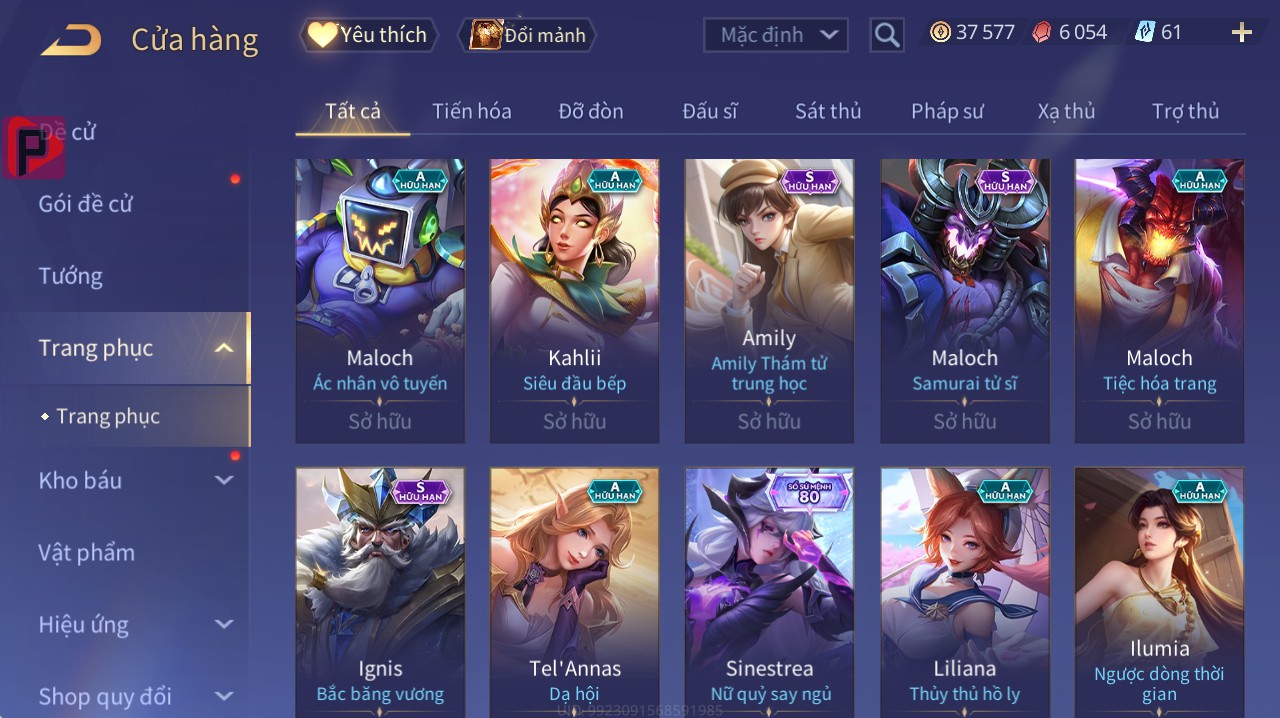Screen dimensions: 1280x718
Task: Select the Đấu sĩ category tab
Action: [x=710, y=111]
